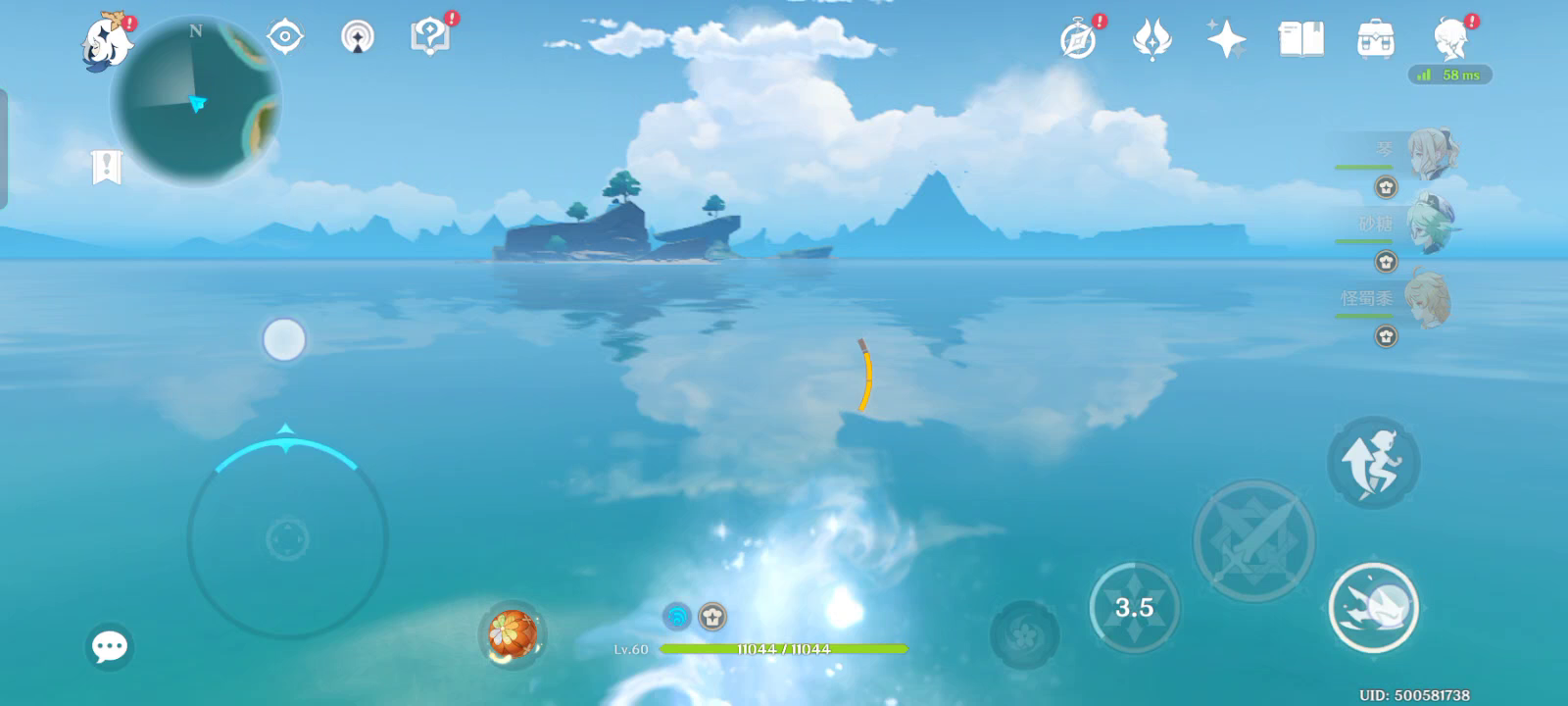
Task: Open the in-game chat bubble
Action: coord(110,645)
